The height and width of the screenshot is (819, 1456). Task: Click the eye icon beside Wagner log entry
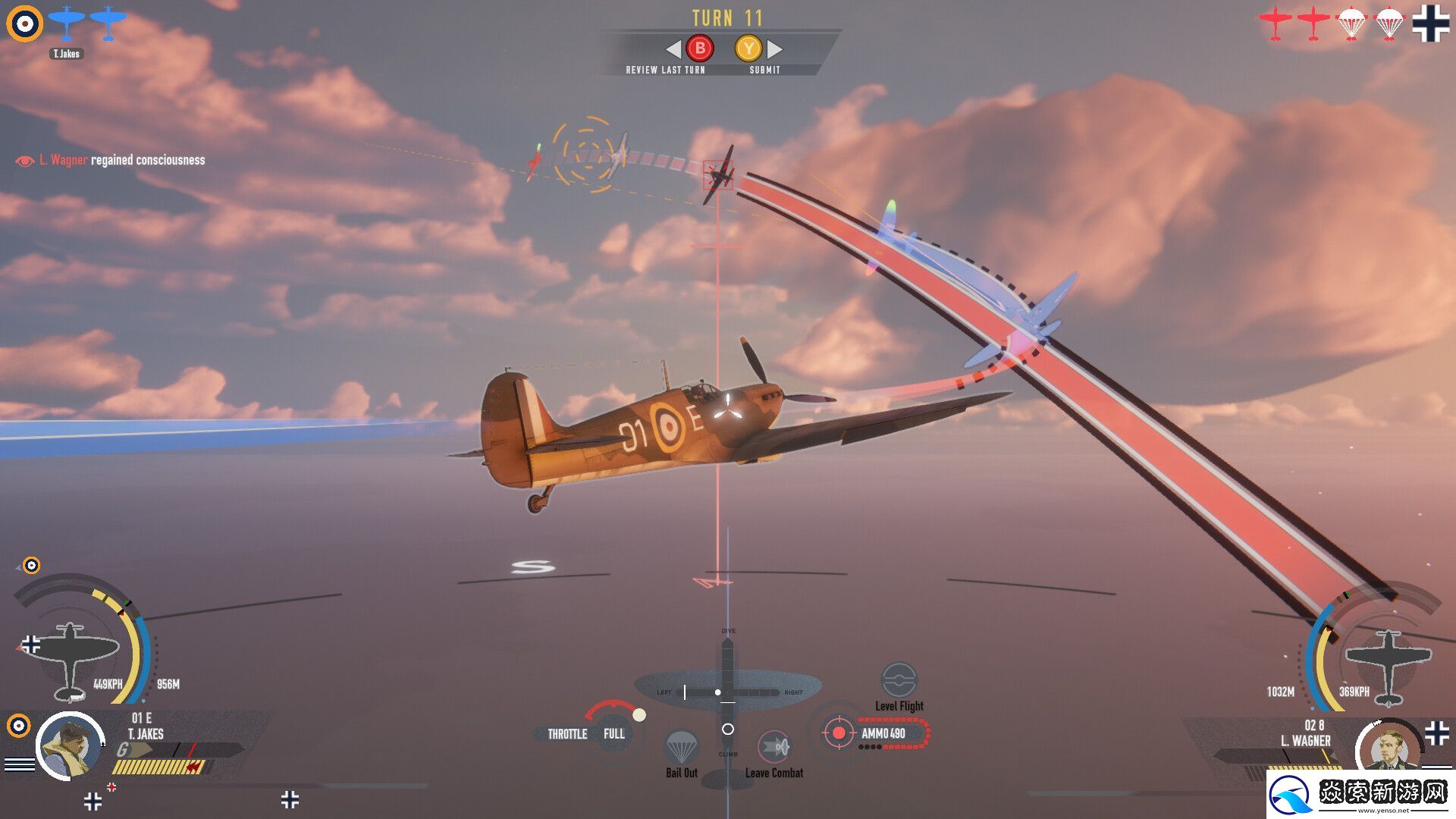pyautogui.click(x=25, y=161)
